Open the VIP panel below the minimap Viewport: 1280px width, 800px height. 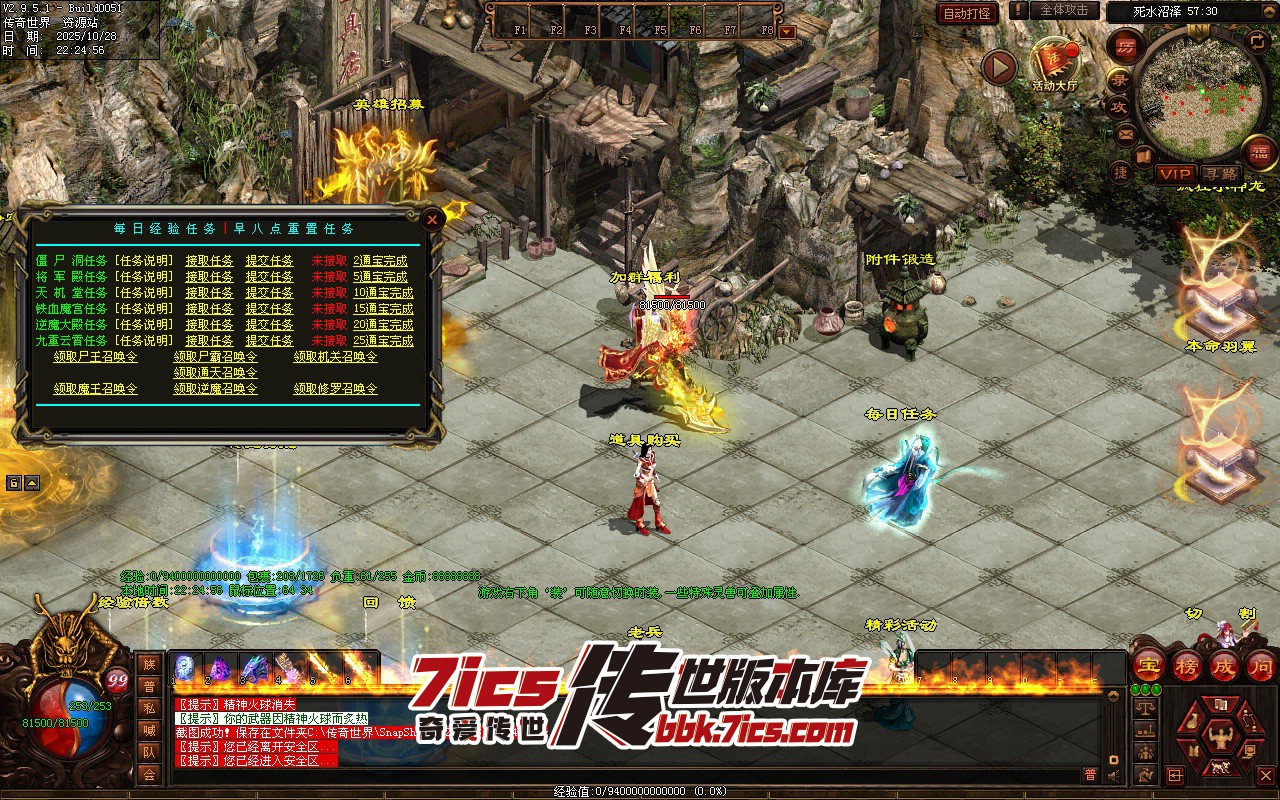pos(1175,173)
